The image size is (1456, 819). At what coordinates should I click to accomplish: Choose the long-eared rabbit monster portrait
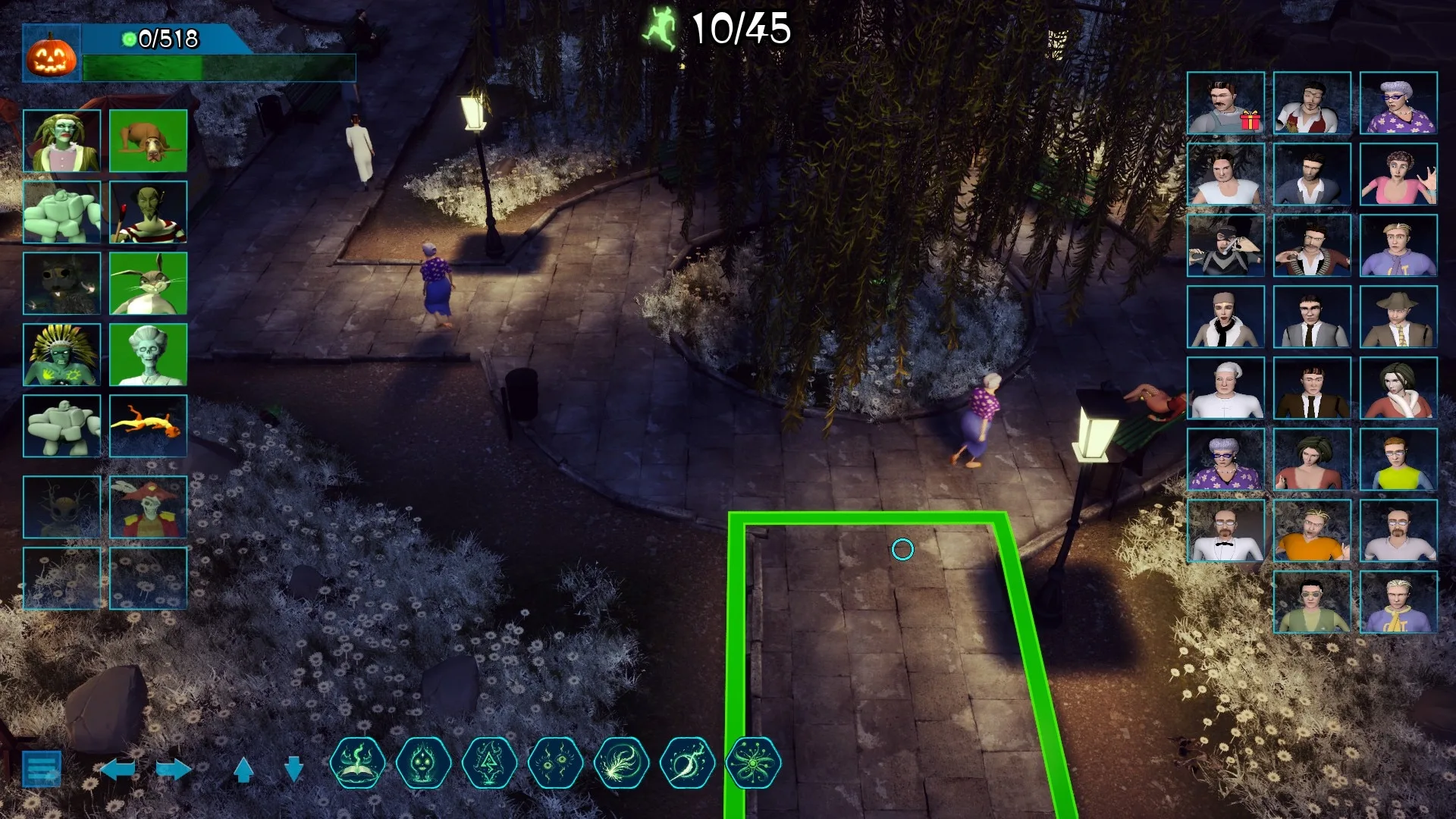pyautogui.click(x=148, y=284)
